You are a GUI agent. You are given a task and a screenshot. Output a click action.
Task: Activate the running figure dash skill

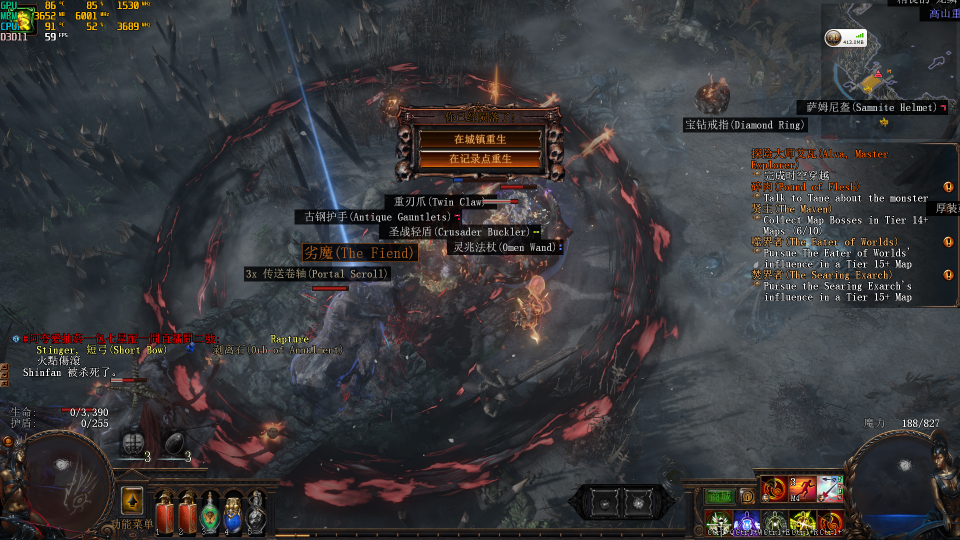point(802,489)
